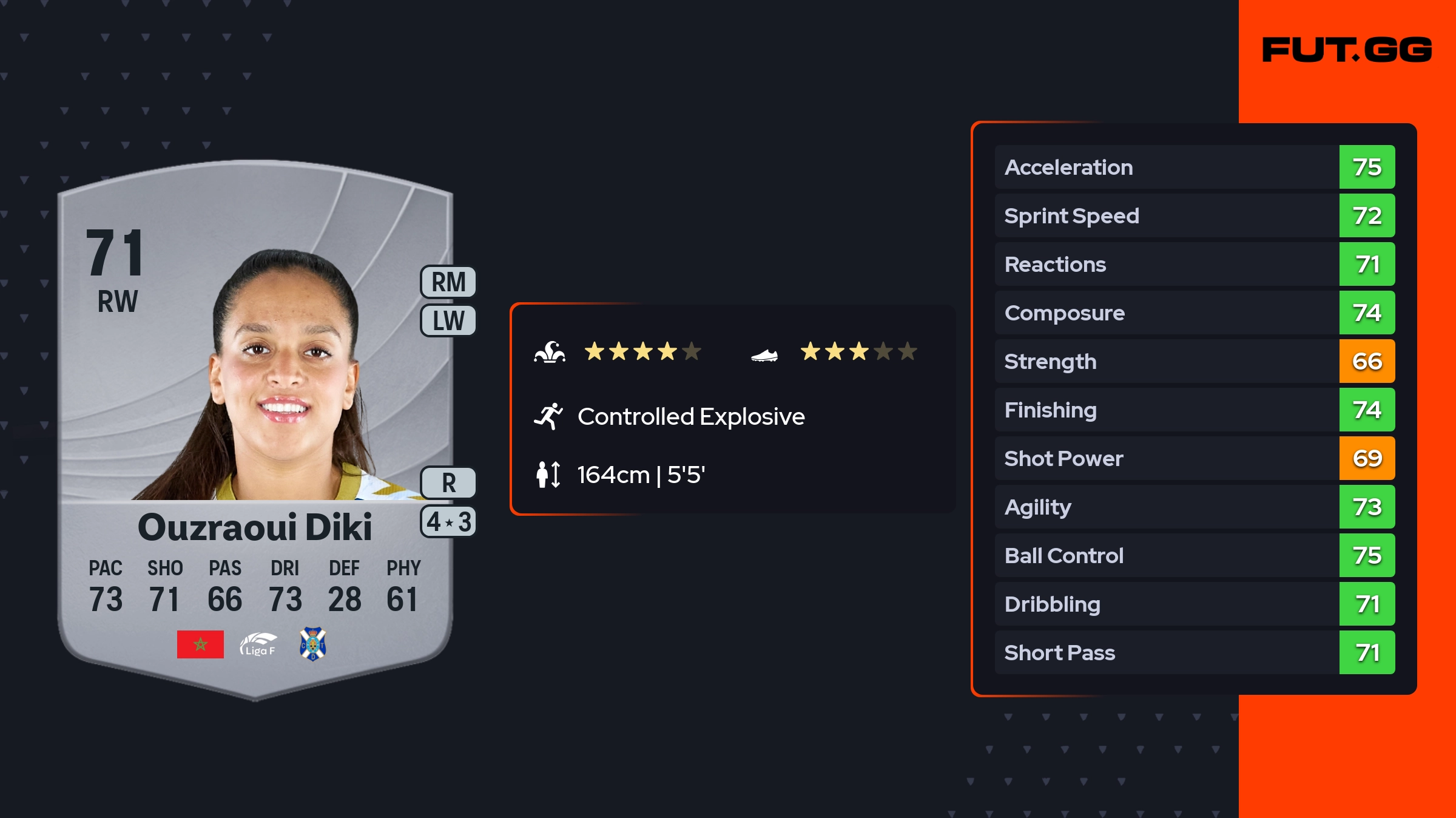Open the Liga F league logo

tap(258, 644)
